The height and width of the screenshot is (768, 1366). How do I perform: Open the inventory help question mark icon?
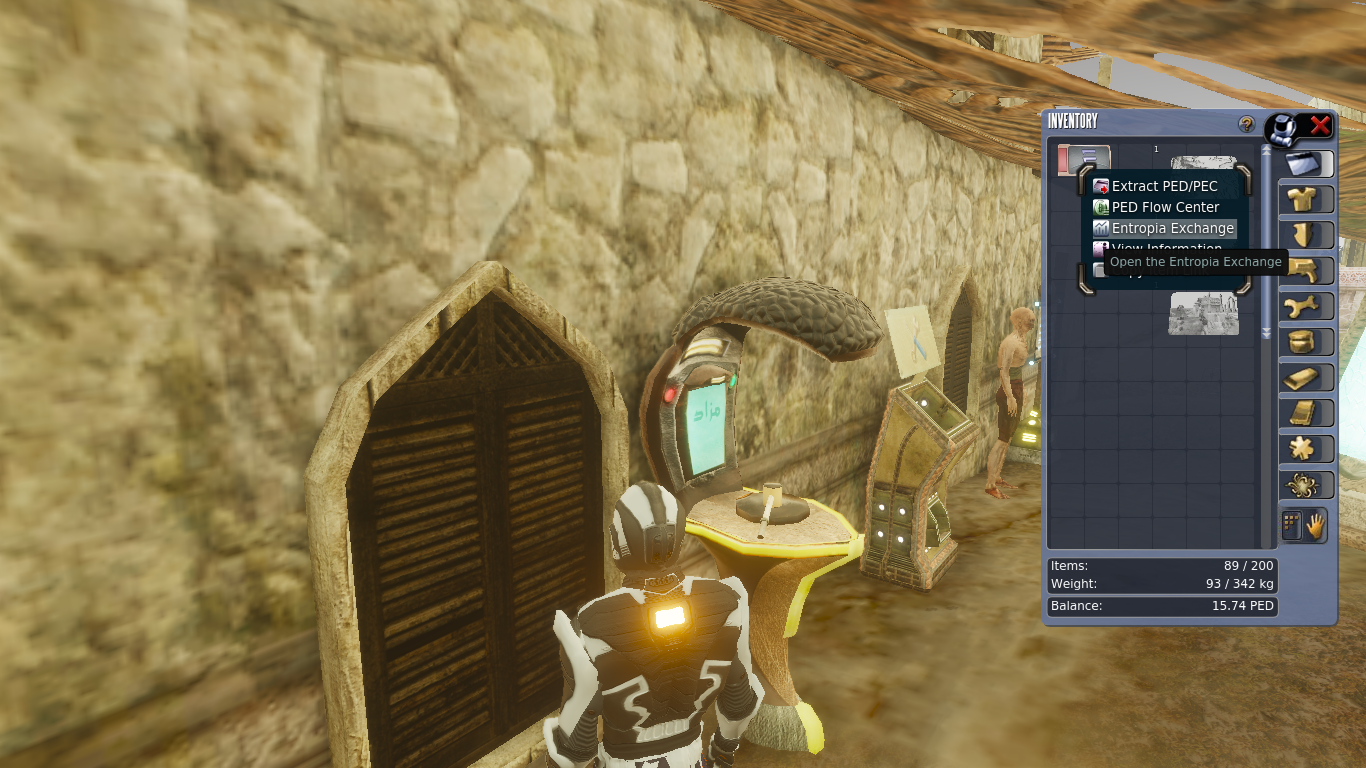[x=1245, y=124]
